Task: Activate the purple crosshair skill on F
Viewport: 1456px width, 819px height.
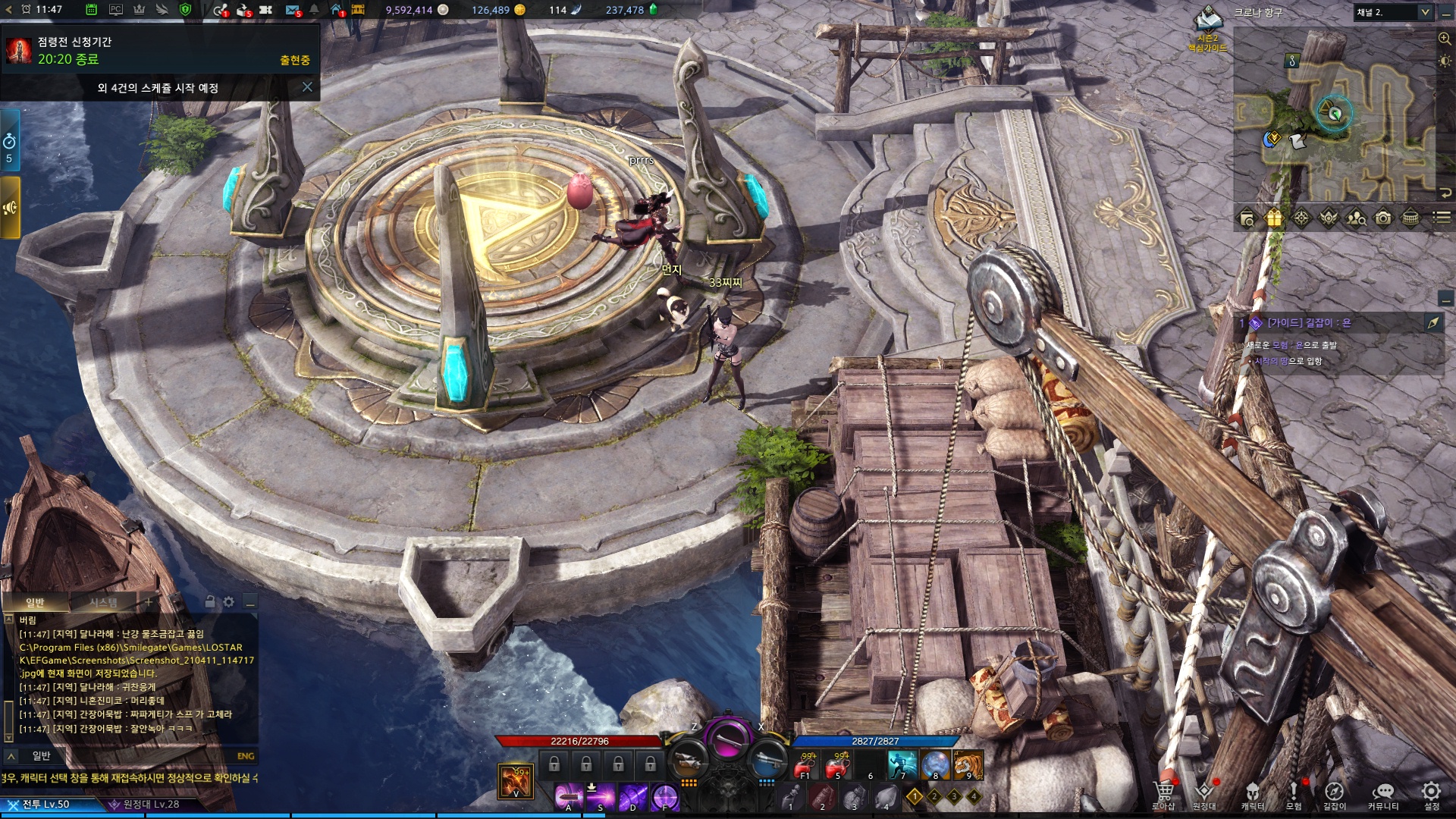Action: click(664, 797)
